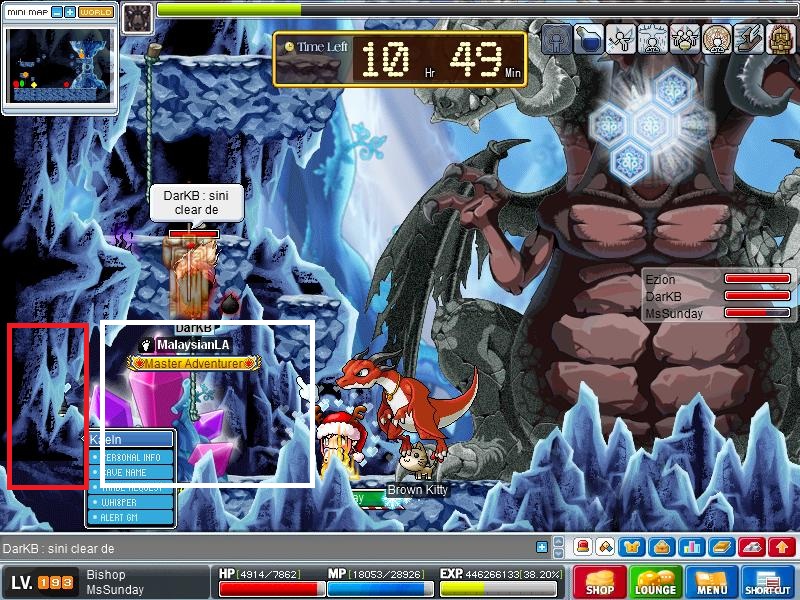Open the inventory bag icon button
This screenshot has width=800, height=600.
click(x=661, y=547)
